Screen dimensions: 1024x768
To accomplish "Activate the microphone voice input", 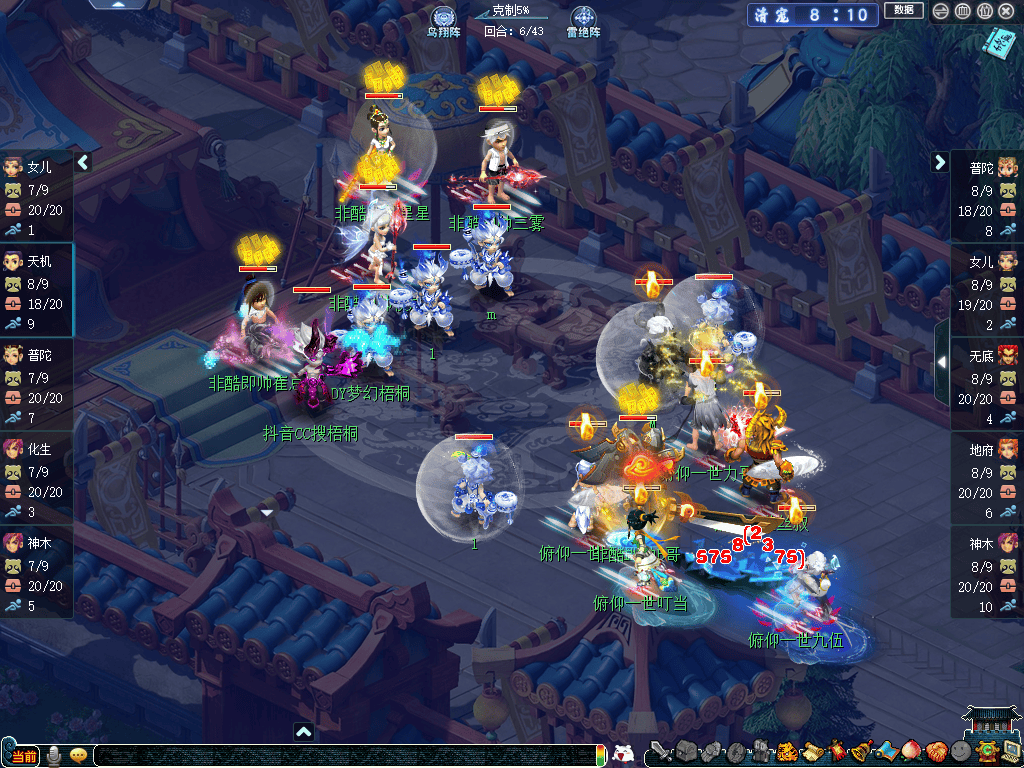I will tap(55, 755).
